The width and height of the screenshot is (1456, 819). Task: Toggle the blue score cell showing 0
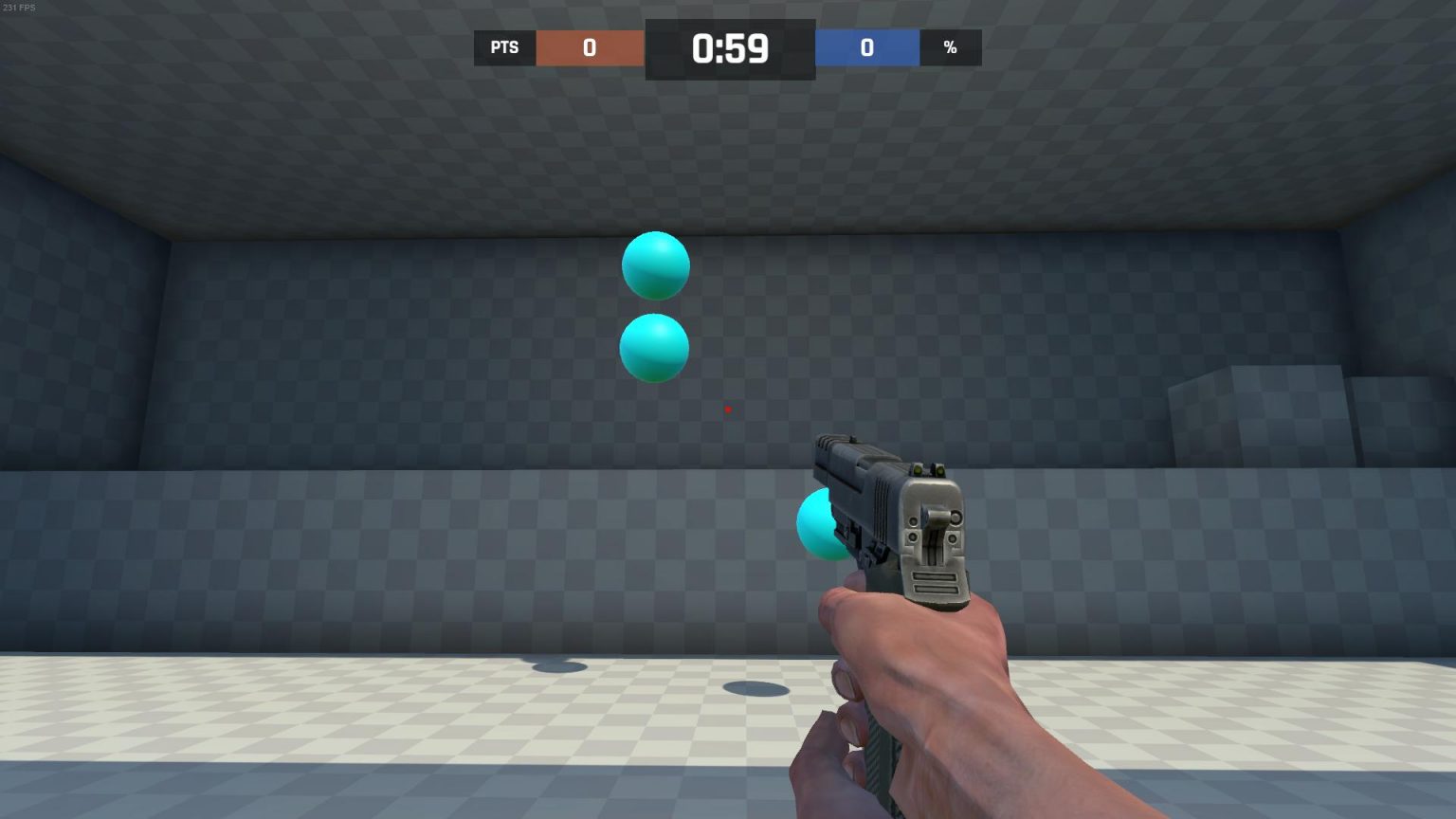(865, 47)
